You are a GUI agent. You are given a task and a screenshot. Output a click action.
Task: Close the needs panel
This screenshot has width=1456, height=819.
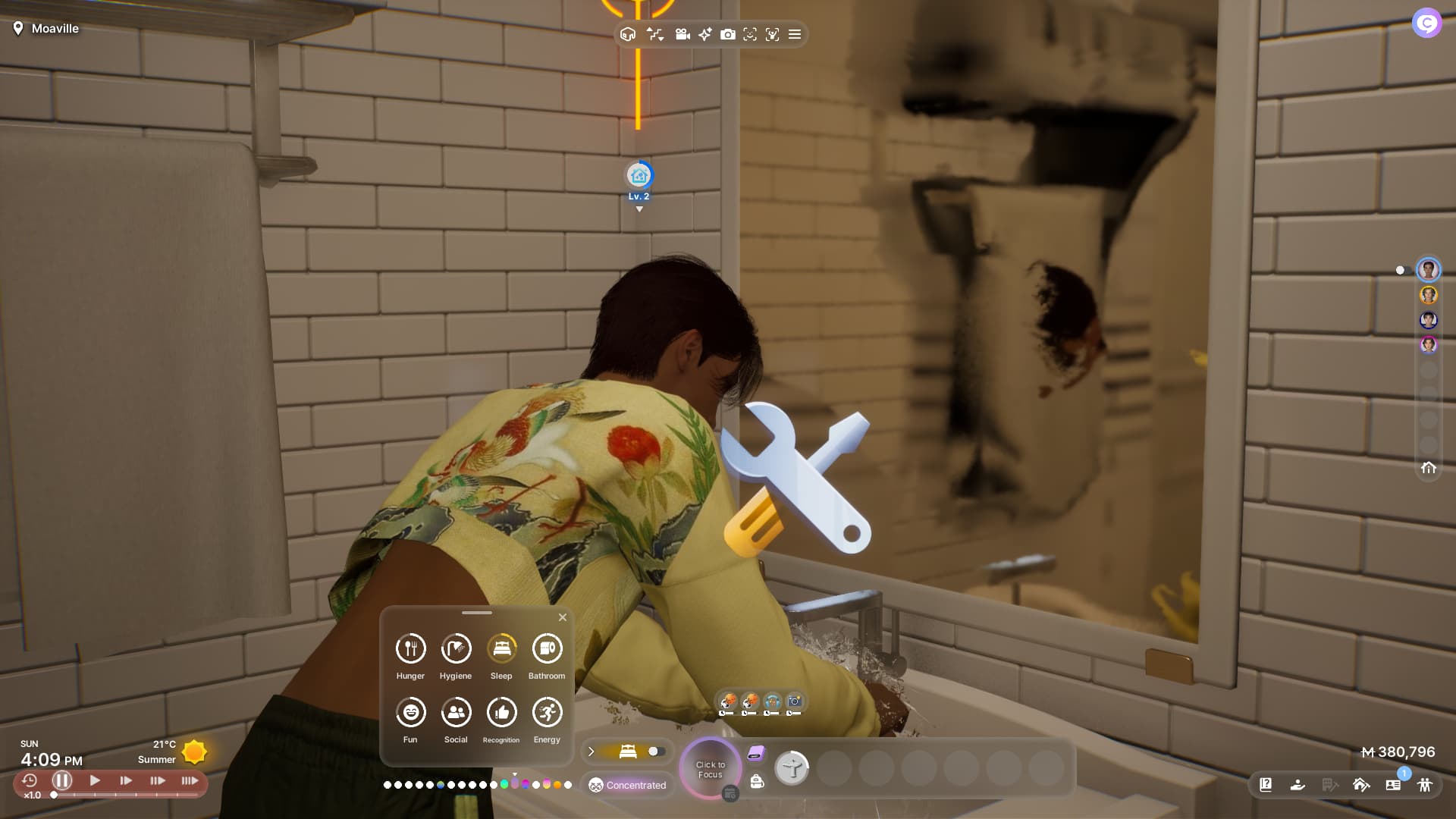point(563,617)
